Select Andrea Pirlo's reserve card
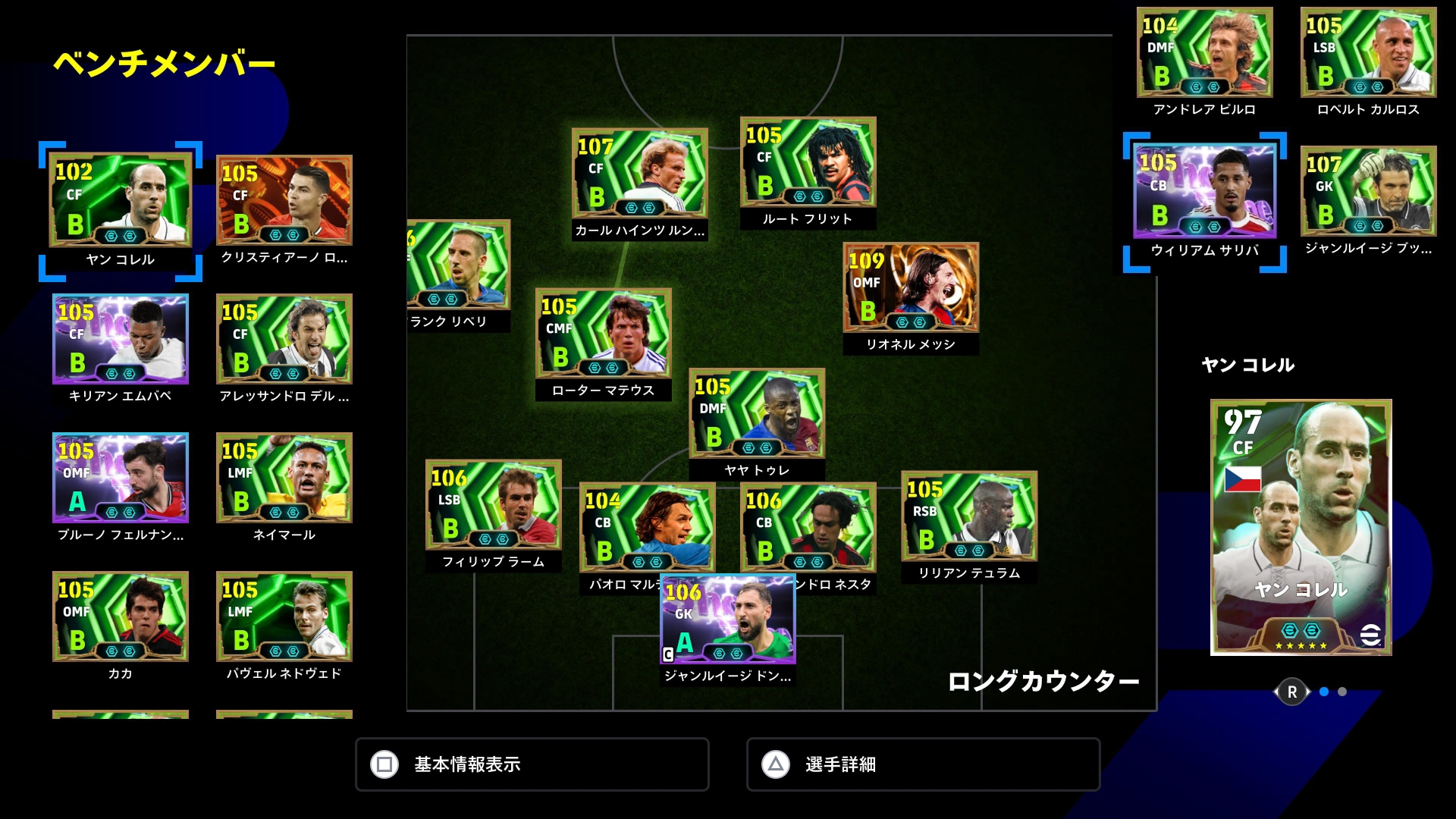 1205,53
